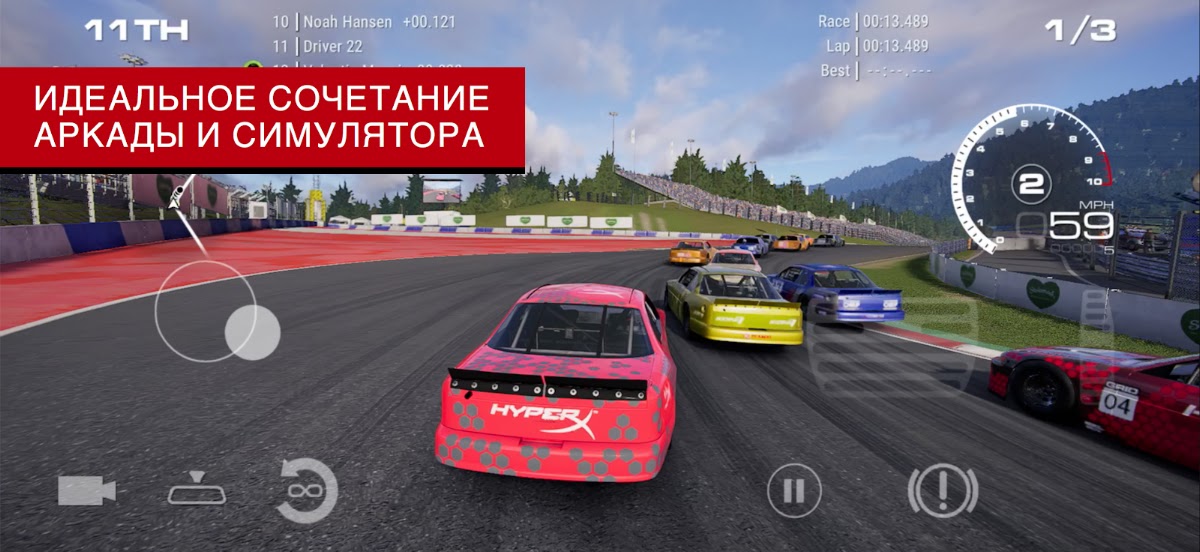Apply the handbrake with the exclamation icon
Viewport: 1200px width, 552px height.
point(942,491)
